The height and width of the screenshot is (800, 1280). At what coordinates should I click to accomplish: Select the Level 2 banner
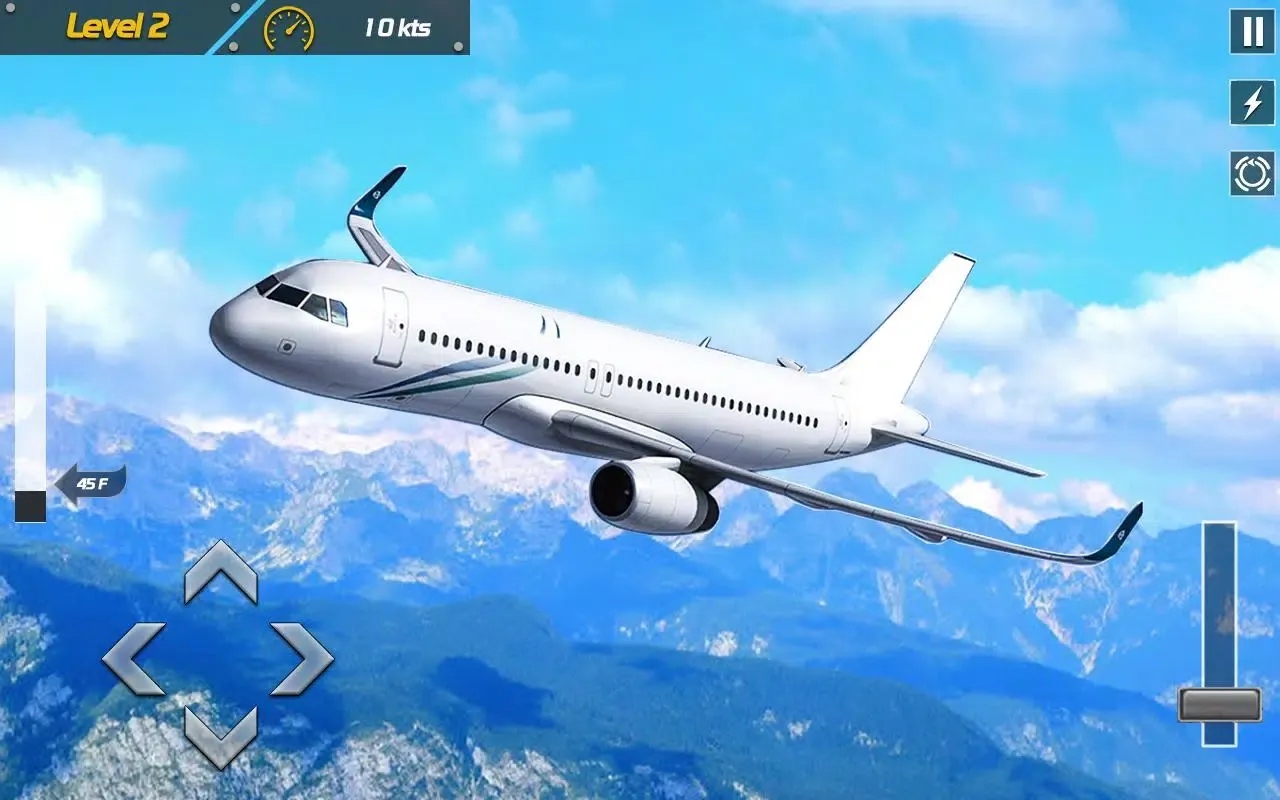[118, 26]
